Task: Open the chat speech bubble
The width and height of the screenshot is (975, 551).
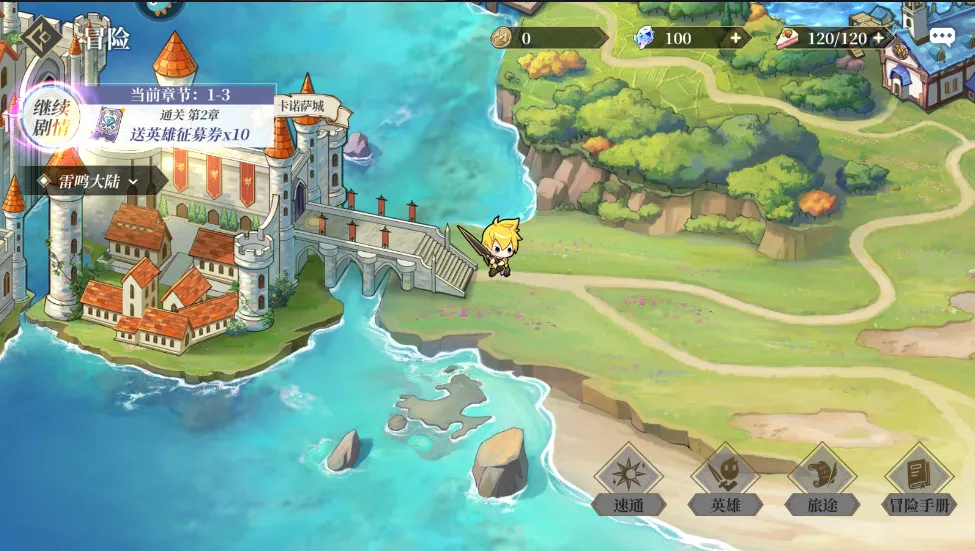Action: click(x=942, y=37)
